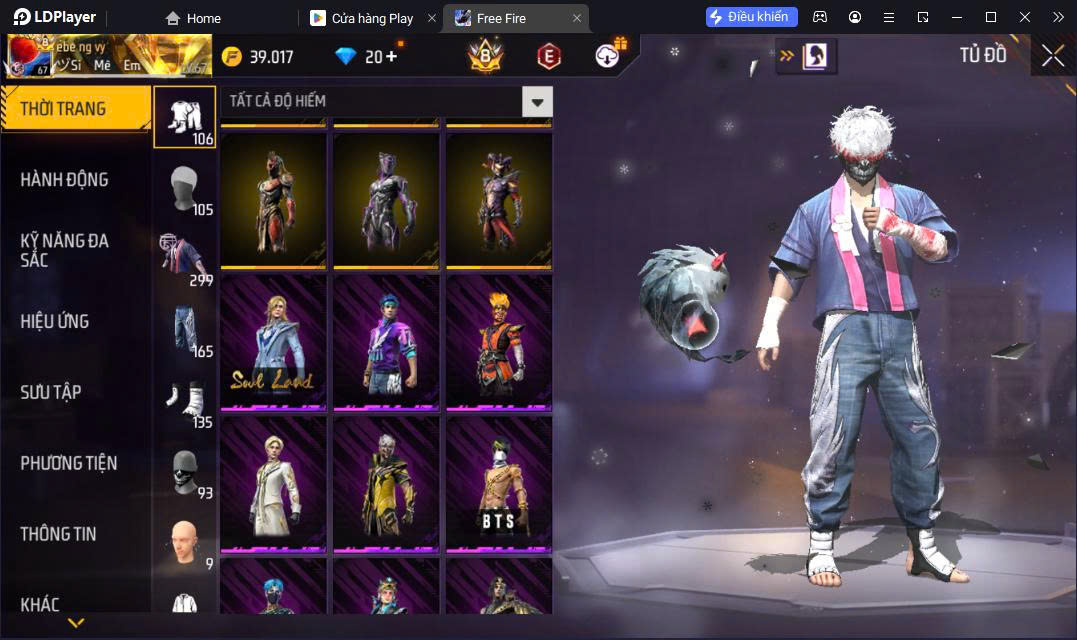Screen dimensions: 1077x640
Task: Open the Phương Tiện tab
Action: click(69, 463)
